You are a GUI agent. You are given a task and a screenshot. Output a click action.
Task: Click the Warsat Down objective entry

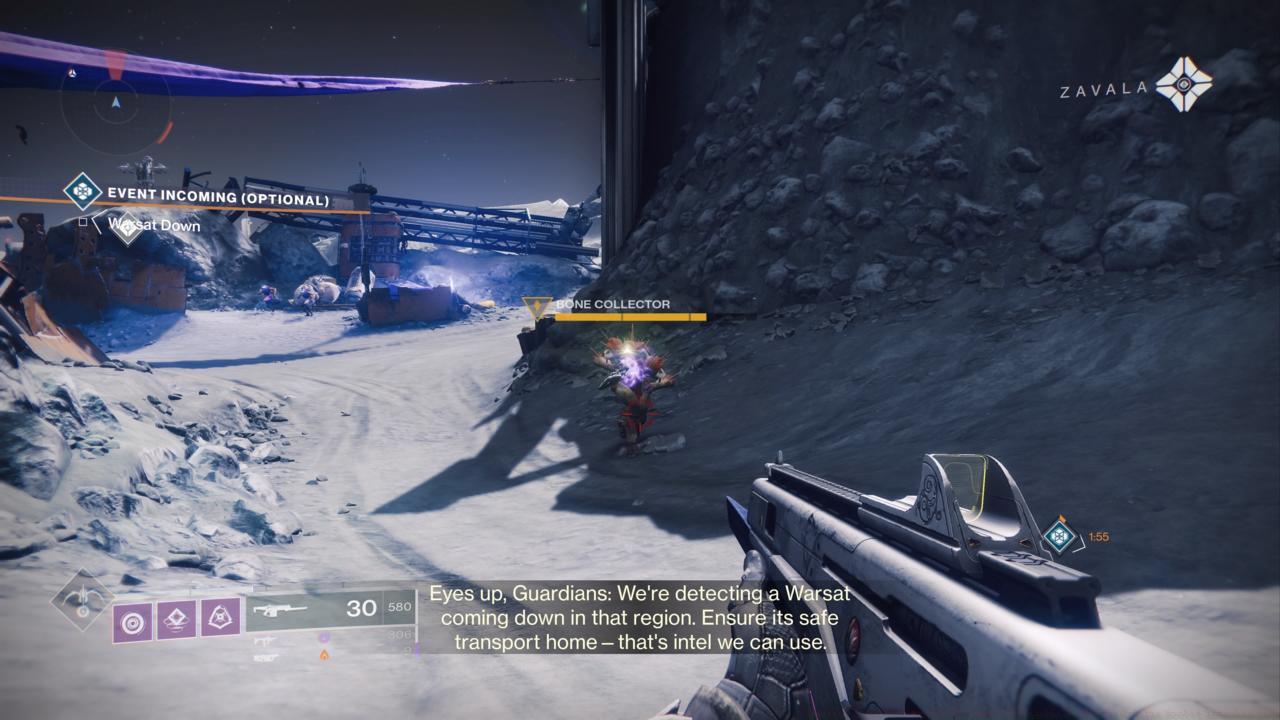pos(154,226)
